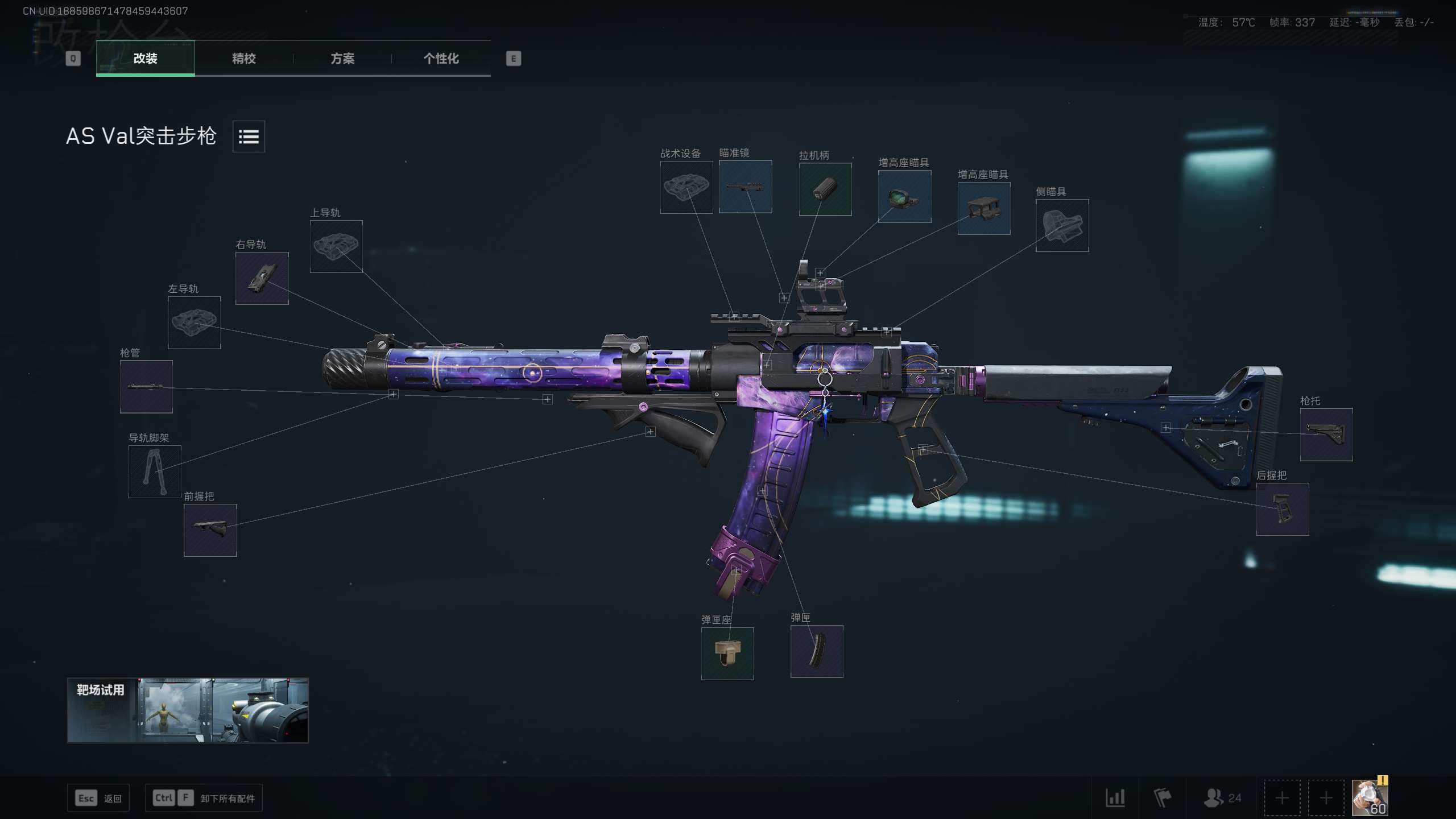The image size is (1456, 819).
Task: Click 卸下所有配件 to remove all attachments
Action: pos(204,798)
